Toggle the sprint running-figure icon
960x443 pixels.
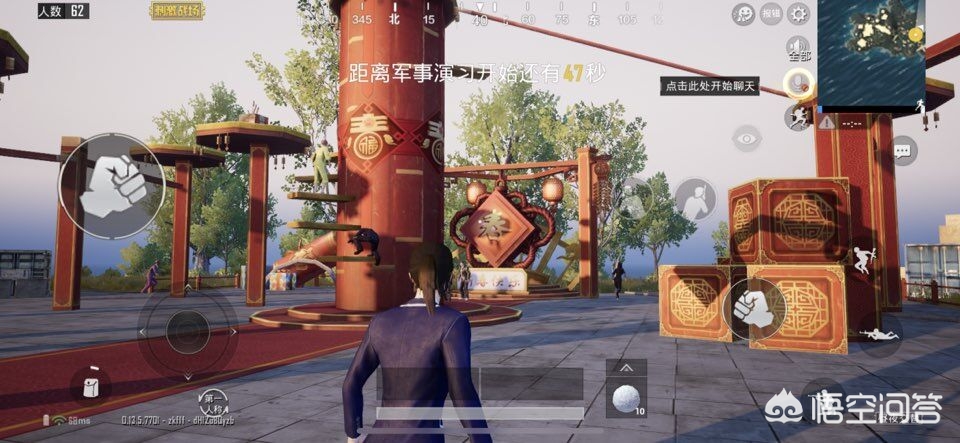tap(797, 118)
